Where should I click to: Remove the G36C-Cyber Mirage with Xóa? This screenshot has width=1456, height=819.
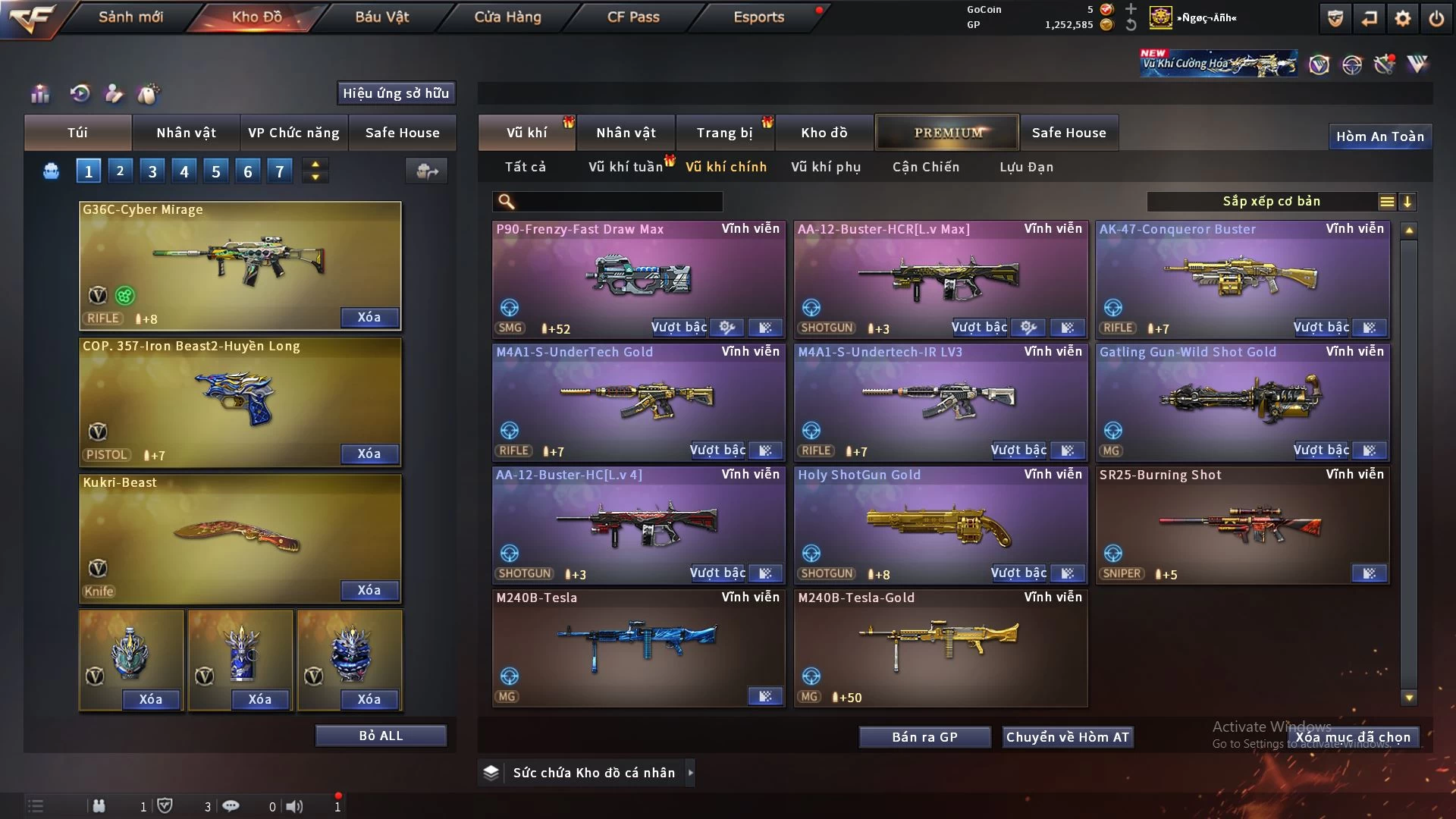[369, 317]
